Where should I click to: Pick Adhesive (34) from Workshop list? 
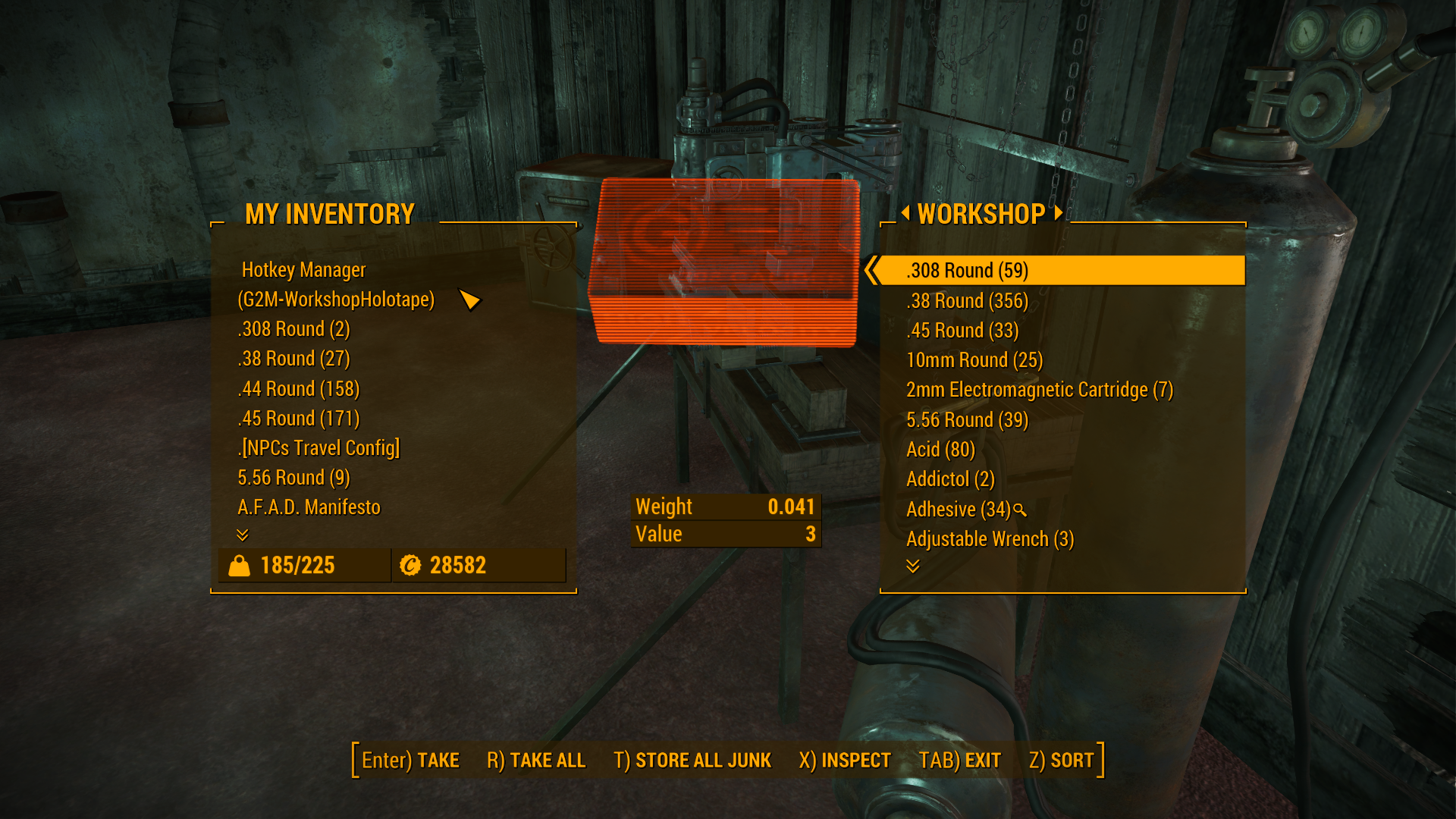coord(958,510)
